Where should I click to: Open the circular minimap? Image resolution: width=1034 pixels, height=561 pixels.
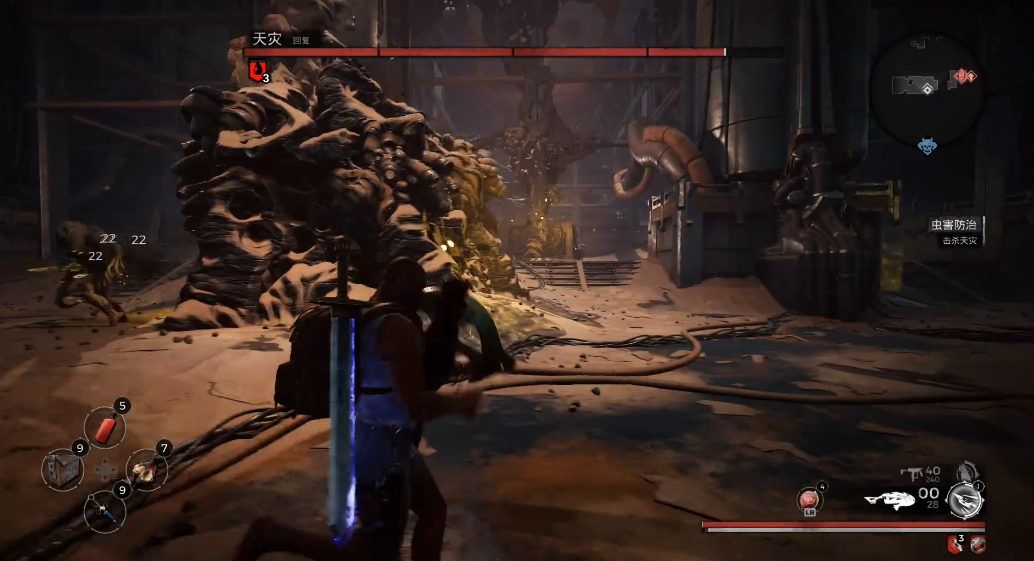point(927,91)
